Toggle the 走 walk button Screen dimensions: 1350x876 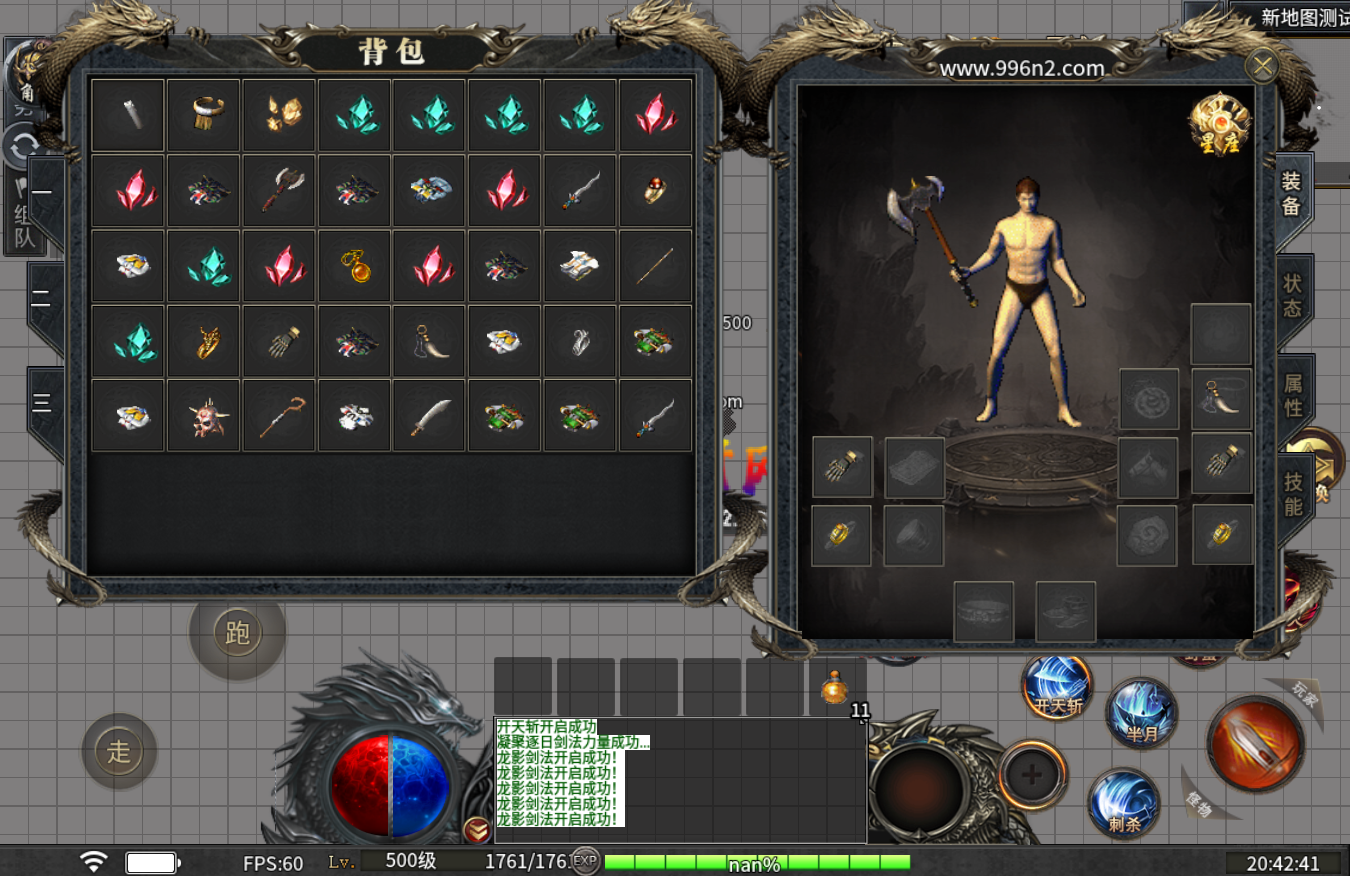coord(119,751)
